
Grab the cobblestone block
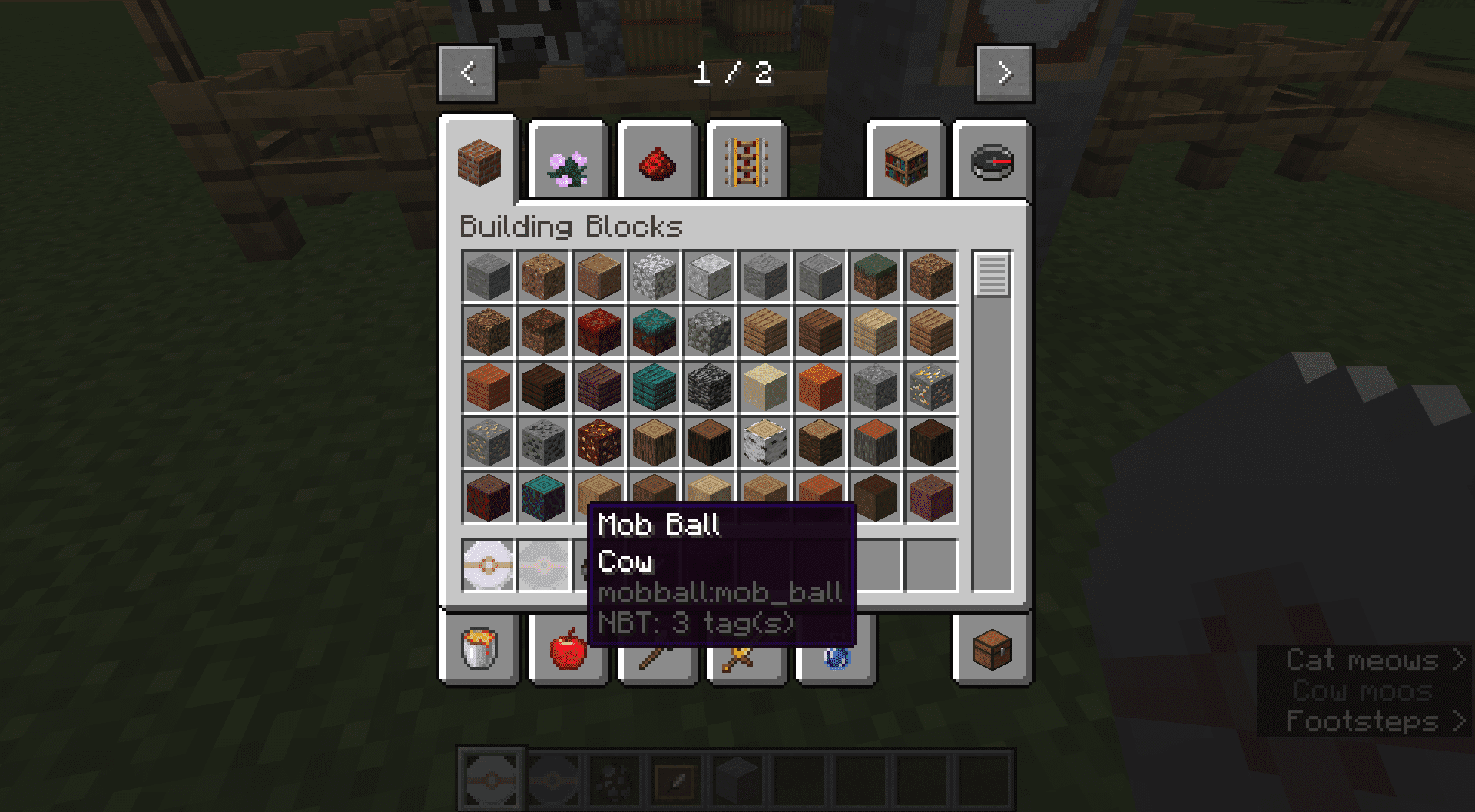[710, 331]
